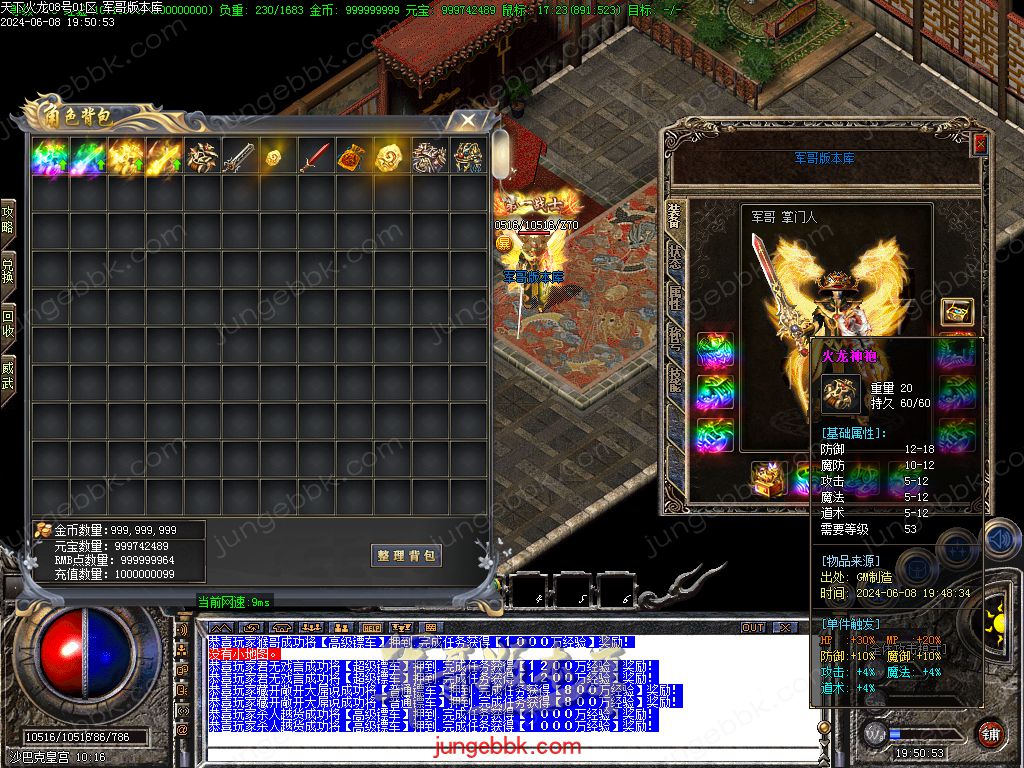Image resolution: width=1024 pixels, height=768 pixels.
Task: Choose the first rainbow glowing backpack item
Action: click(x=50, y=157)
